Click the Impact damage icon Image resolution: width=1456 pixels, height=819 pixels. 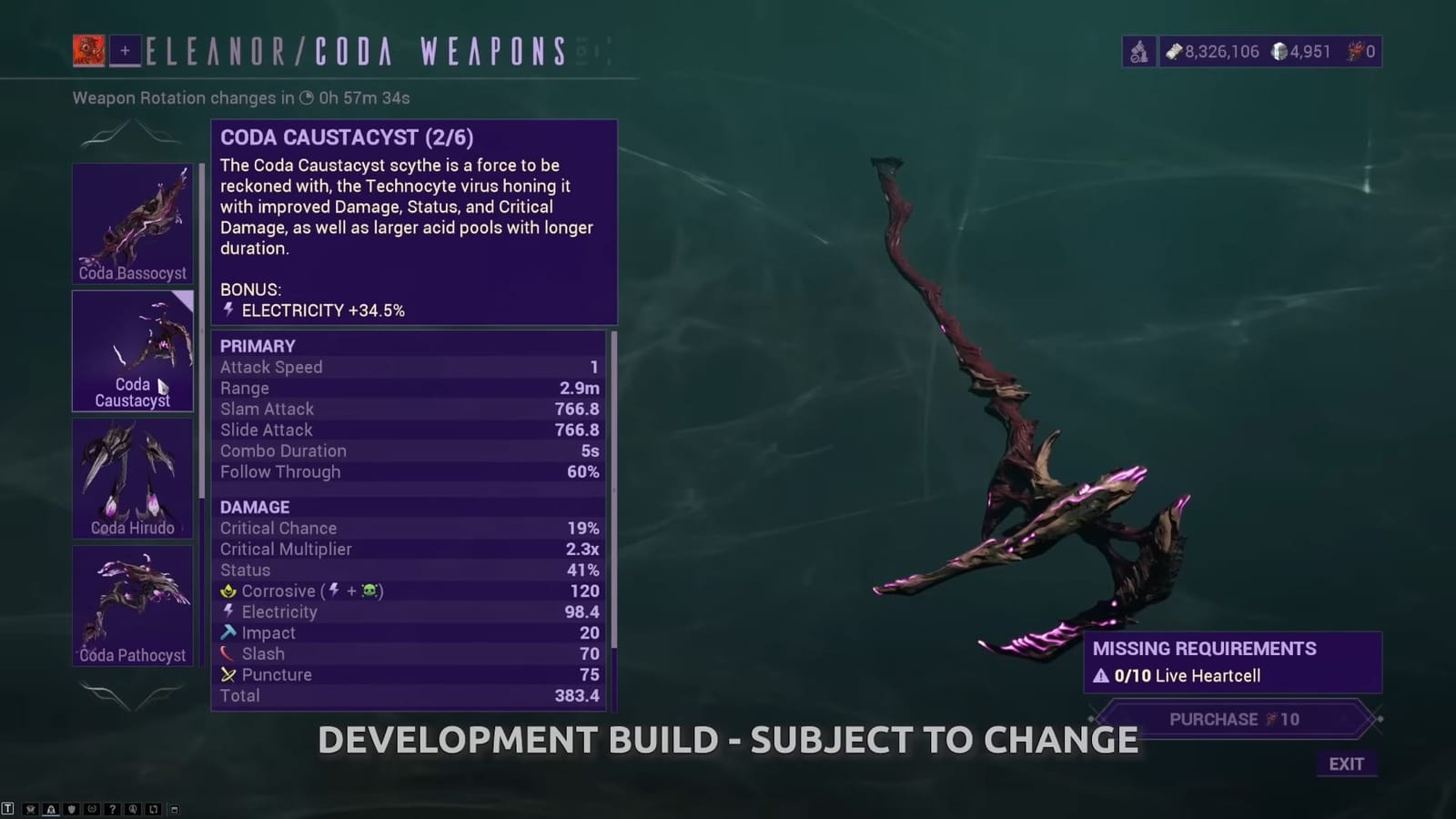click(x=227, y=632)
